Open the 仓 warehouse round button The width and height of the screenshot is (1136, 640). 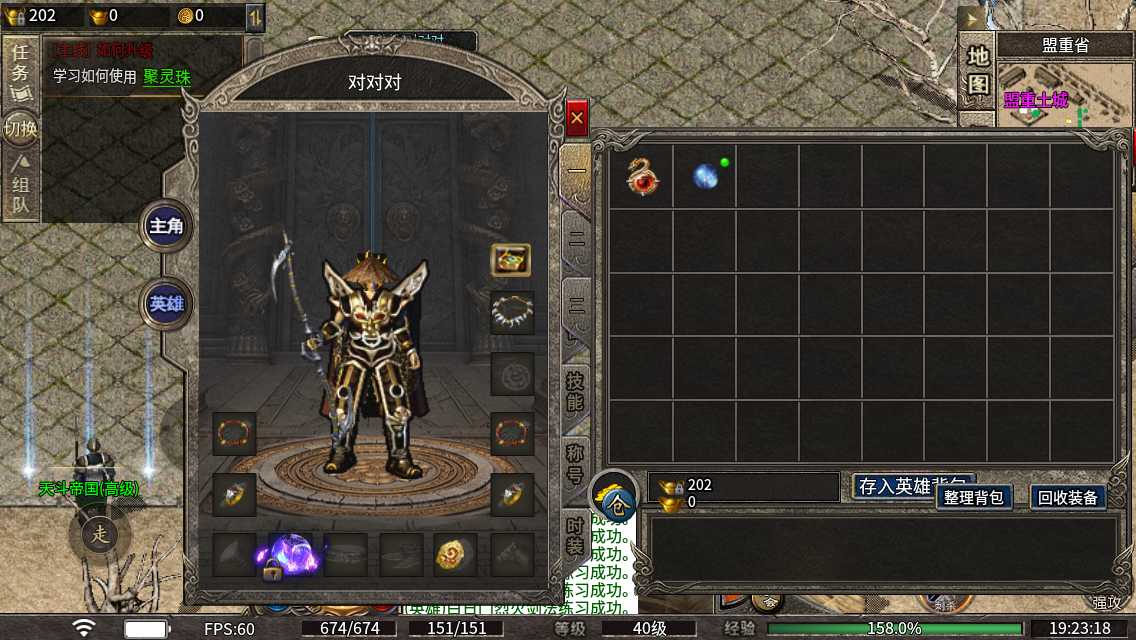[x=613, y=496]
